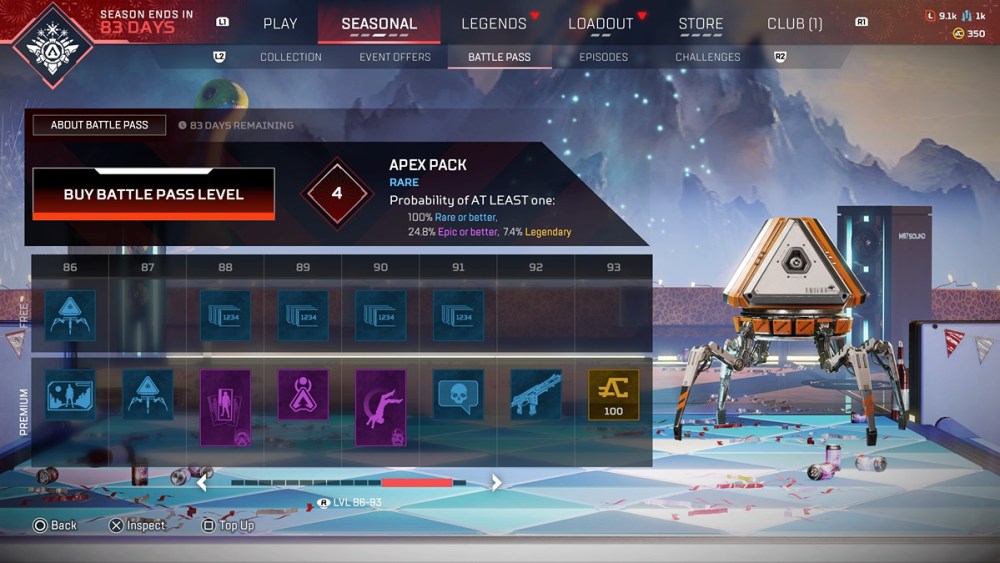This screenshot has width=1000, height=563.
Task: Open the Play tab
Action: click(x=280, y=23)
